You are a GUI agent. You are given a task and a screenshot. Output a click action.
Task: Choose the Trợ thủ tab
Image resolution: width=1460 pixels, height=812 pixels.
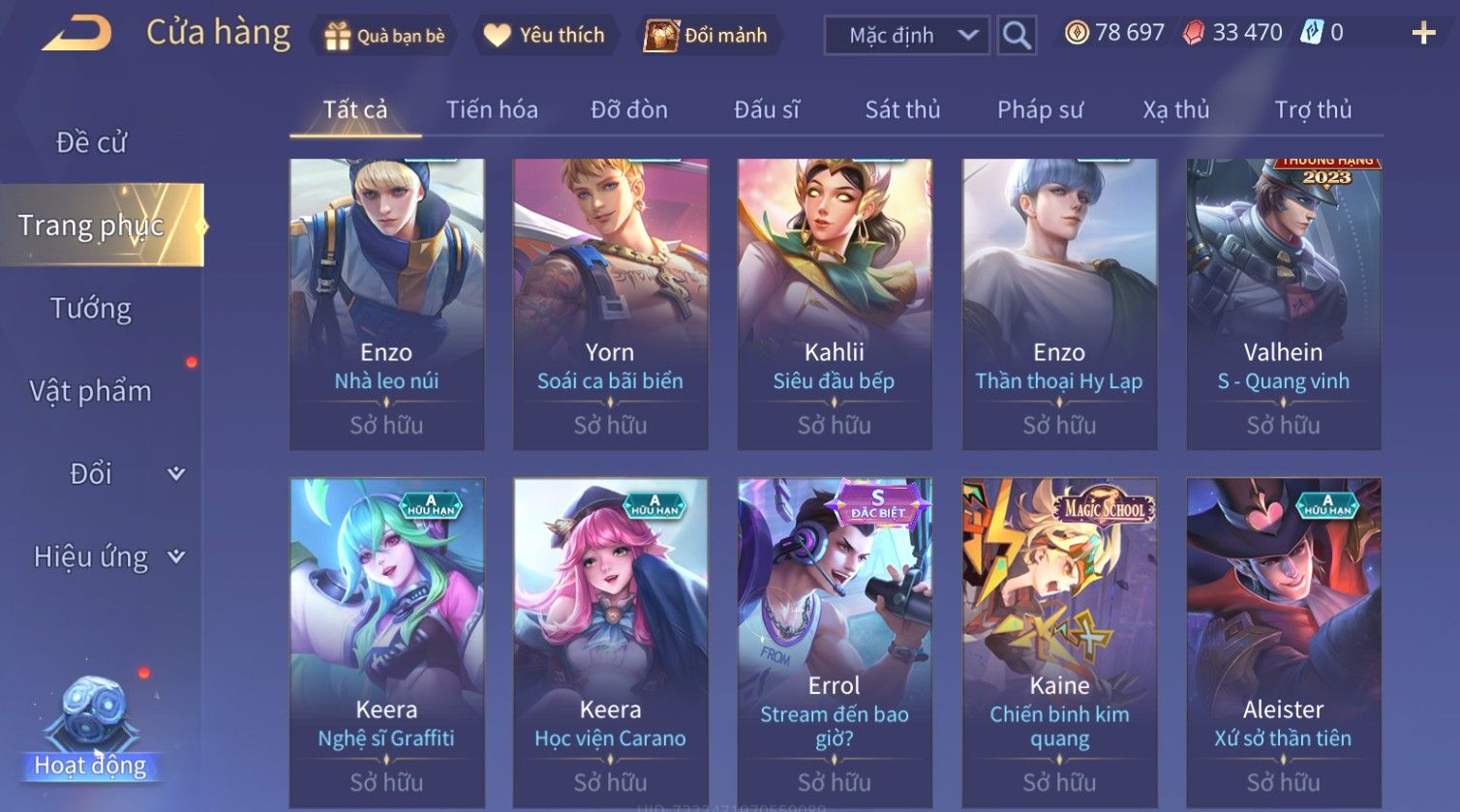(1313, 109)
